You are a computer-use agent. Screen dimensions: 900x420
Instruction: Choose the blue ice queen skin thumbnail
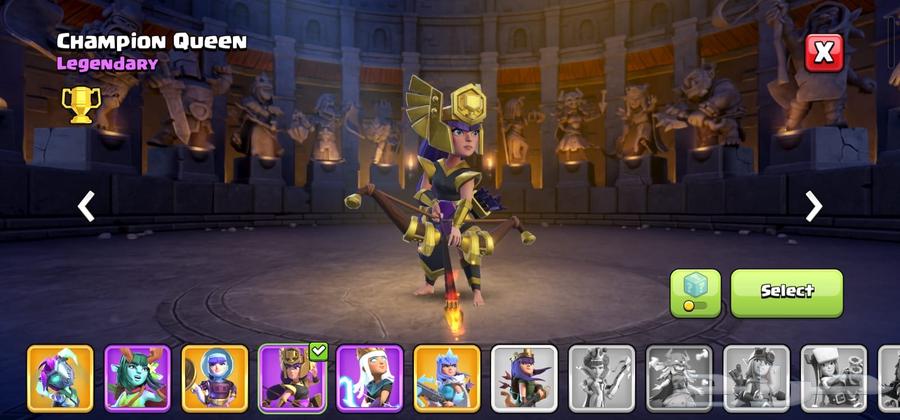[447, 378]
